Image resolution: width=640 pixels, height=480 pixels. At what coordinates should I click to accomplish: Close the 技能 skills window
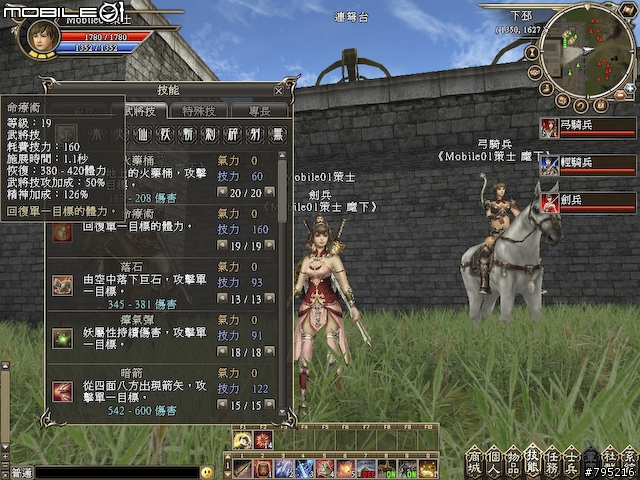279,90
